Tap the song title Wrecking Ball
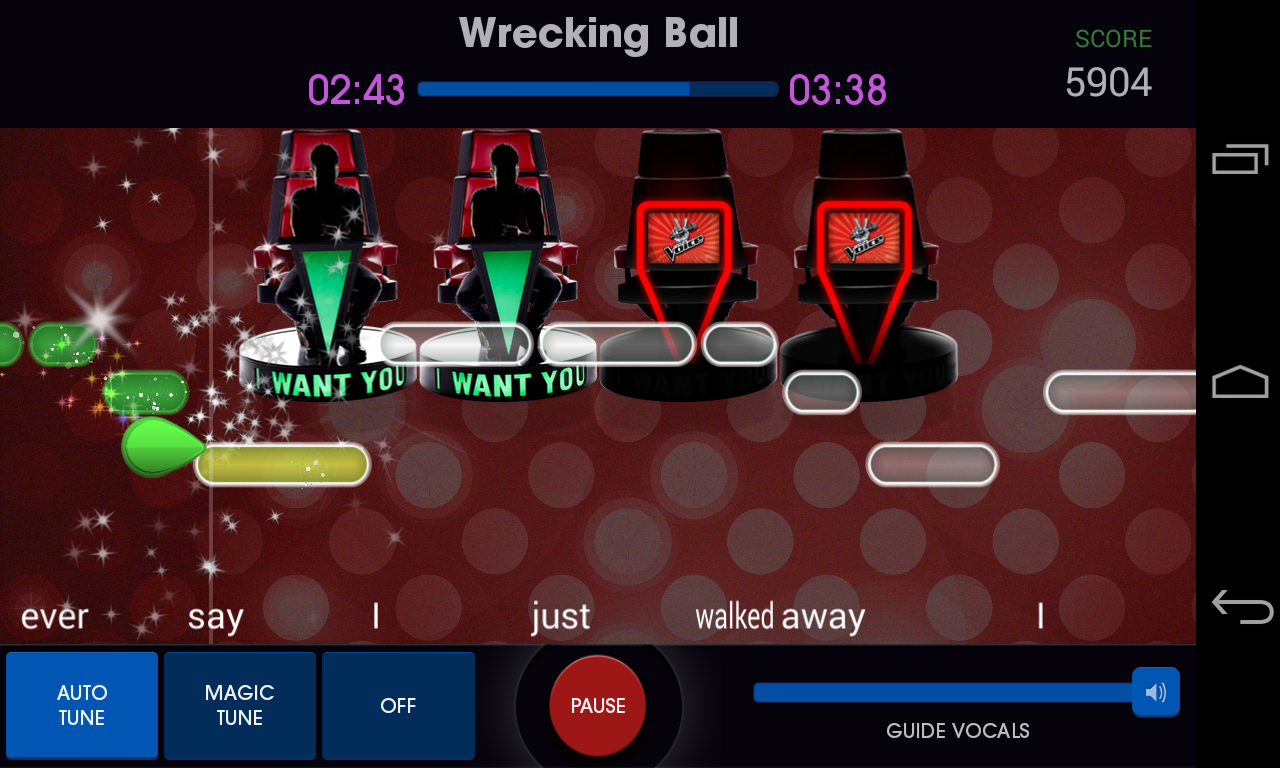The image size is (1280, 768). [x=598, y=33]
